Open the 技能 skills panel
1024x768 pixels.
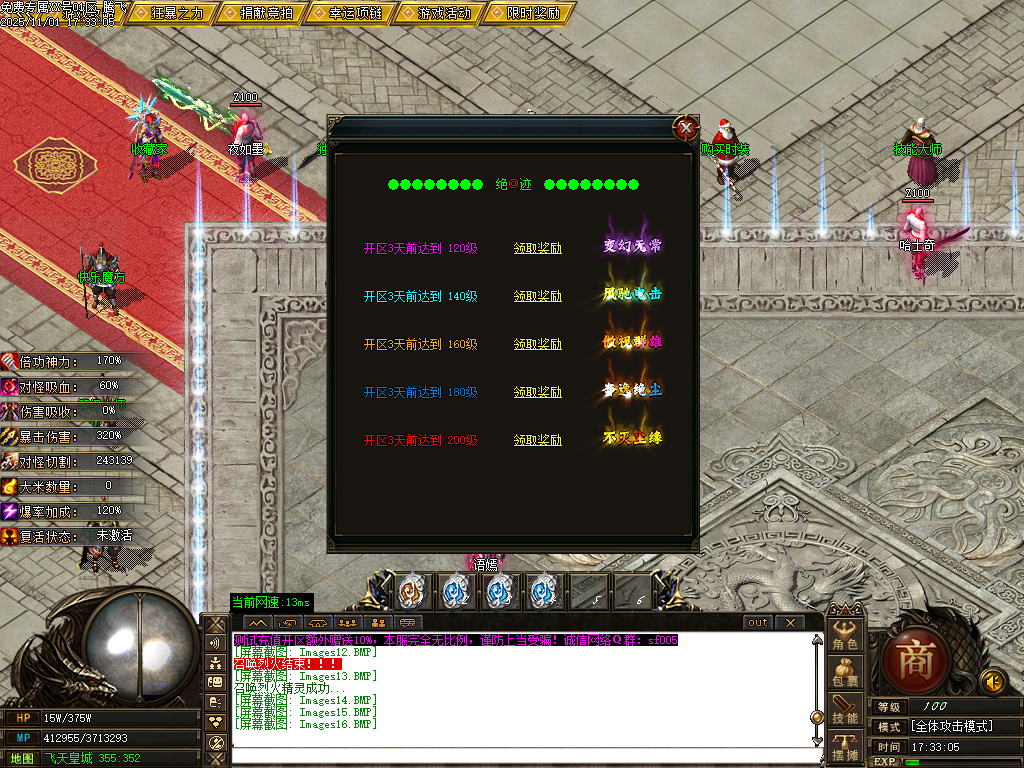tap(845, 711)
